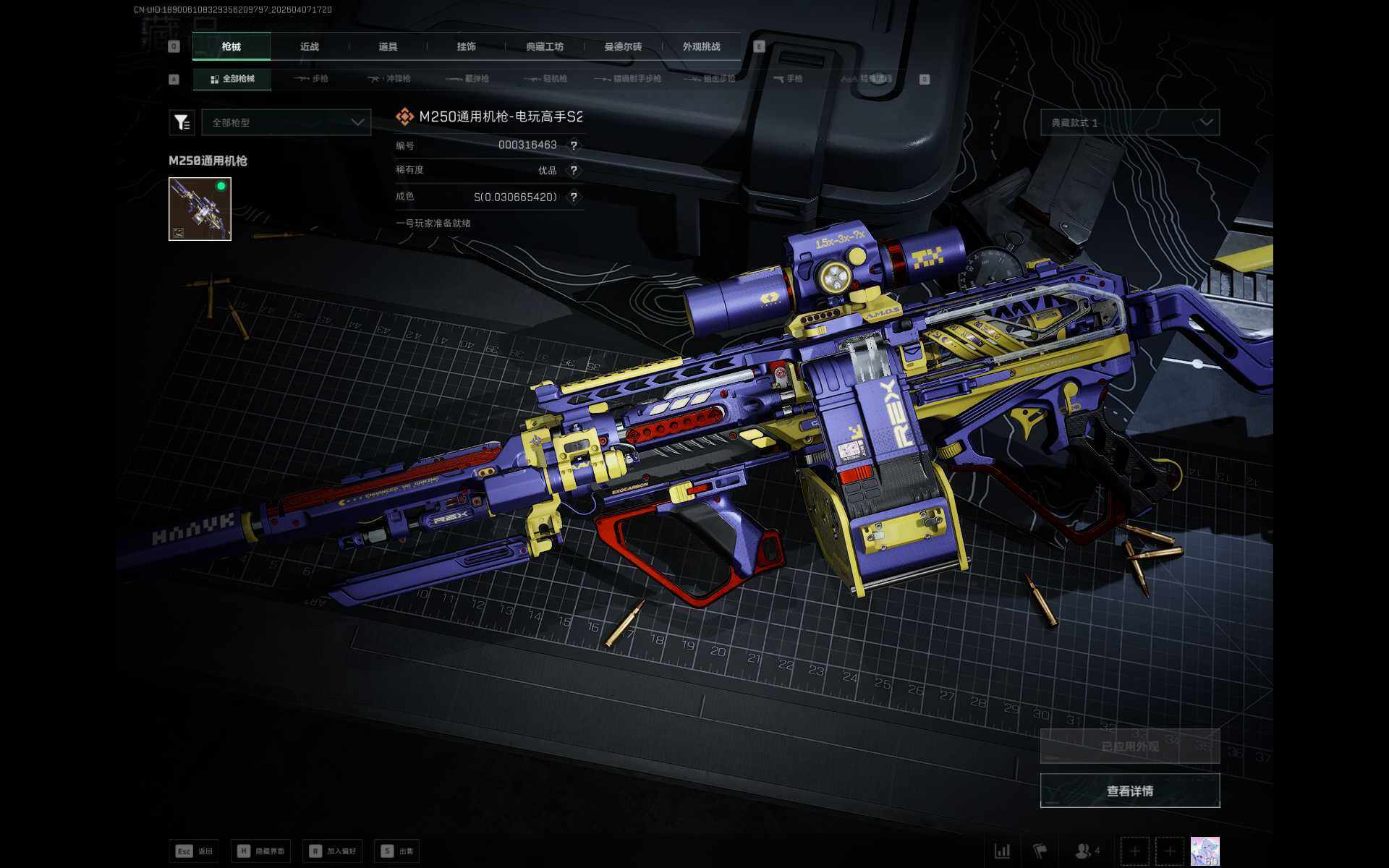Click the question mark beside 成色 wear
This screenshot has width=1389, height=868.
point(574,197)
